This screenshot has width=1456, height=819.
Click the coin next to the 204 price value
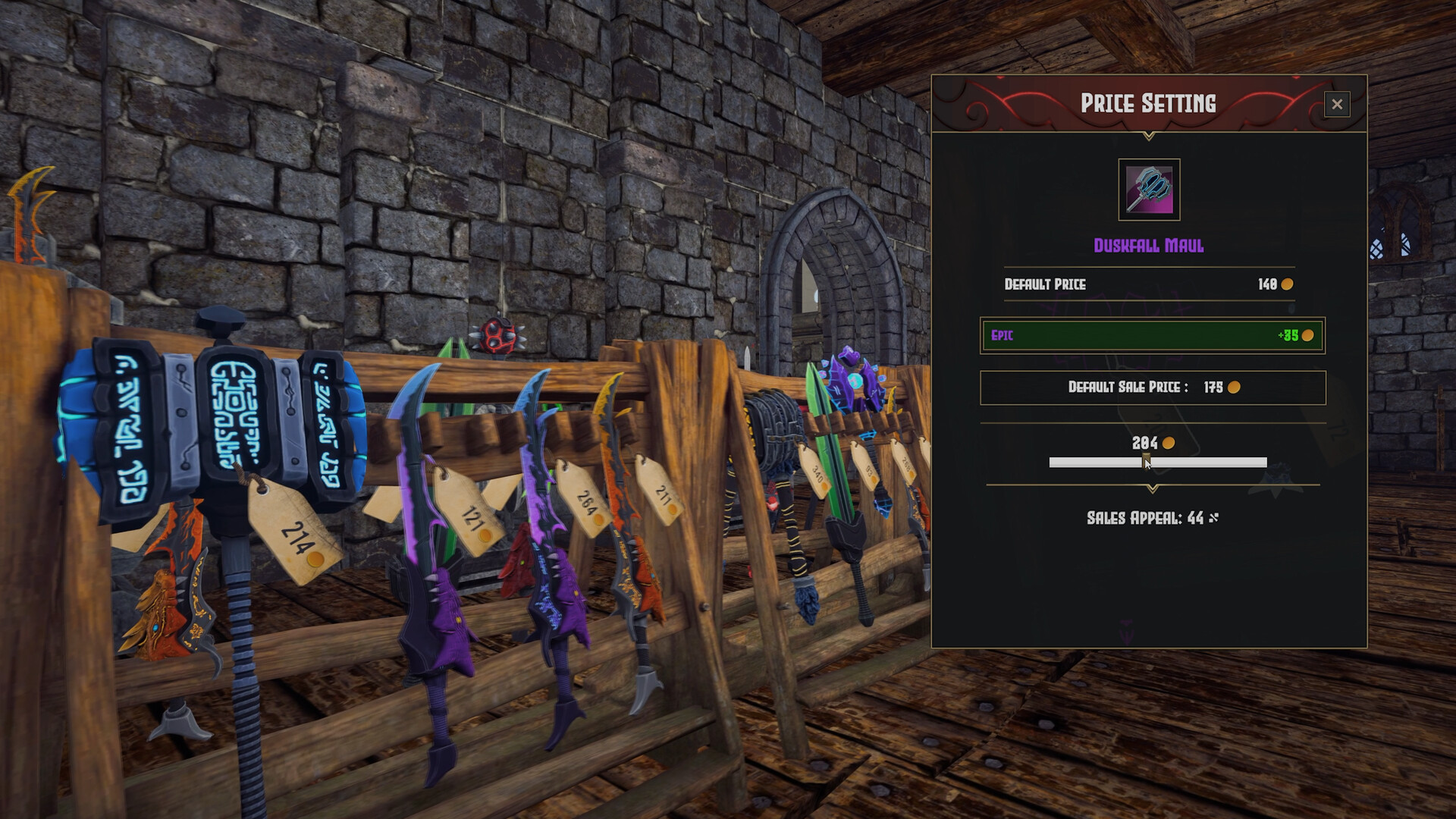pyautogui.click(x=1168, y=443)
